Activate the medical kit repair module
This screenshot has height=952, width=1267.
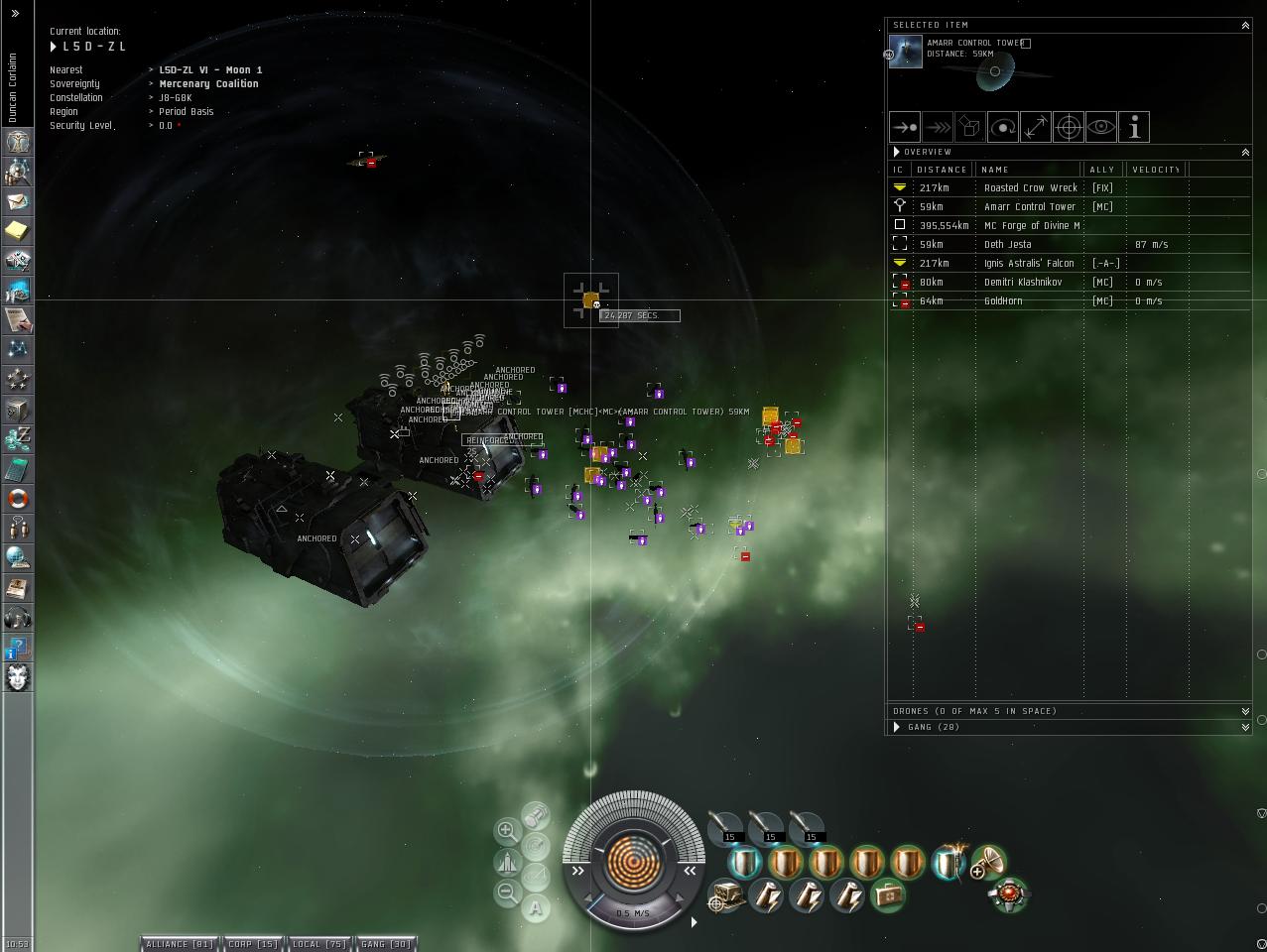click(x=888, y=895)
